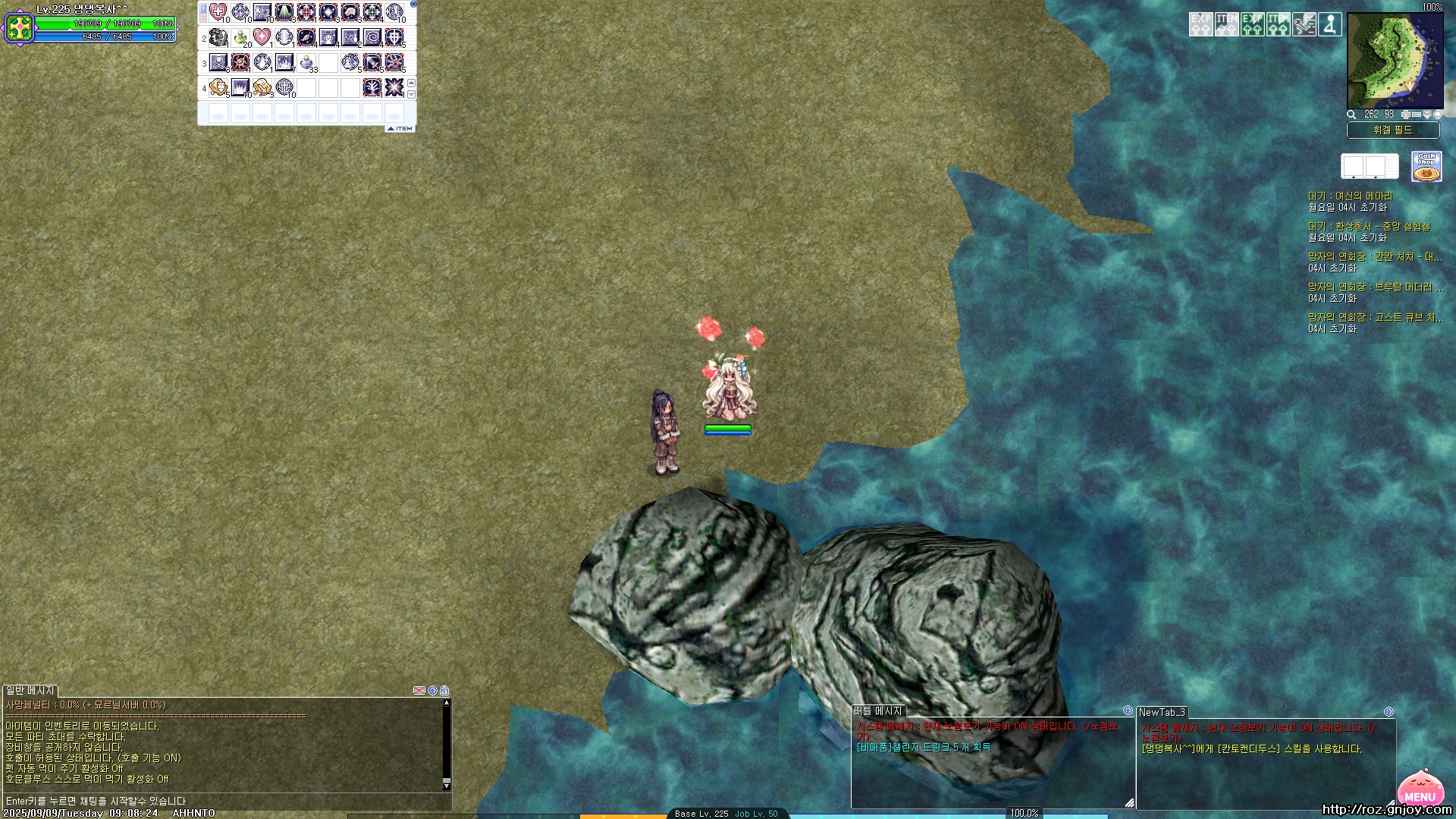Image resolution: width=1456 pixels, height=819 pixels.
Task: Toggle the chat window lock icon
Action: (x=444, y=691)
